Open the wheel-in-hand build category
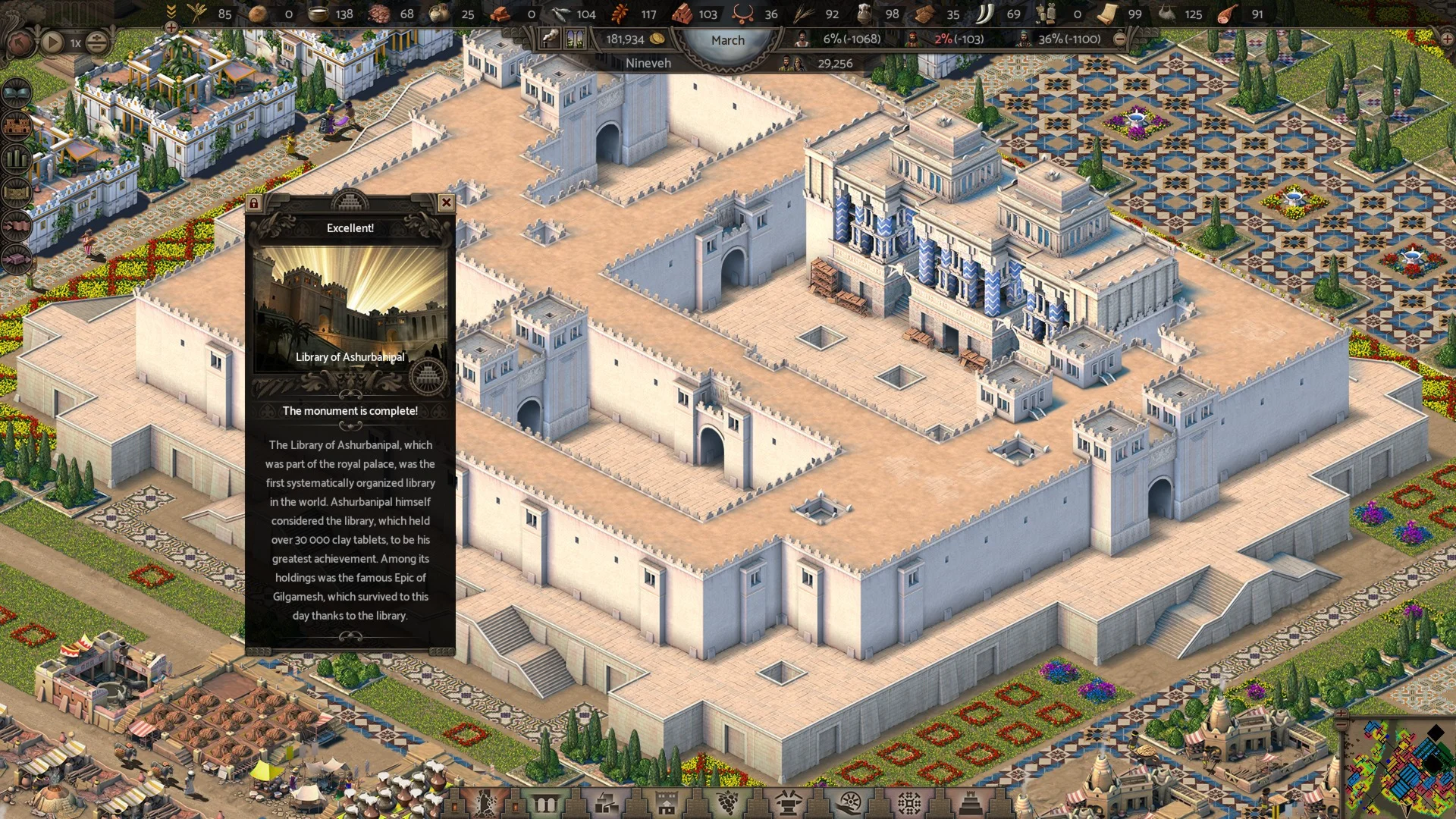This screenshot has height=819, width=1456. point(849,802)
